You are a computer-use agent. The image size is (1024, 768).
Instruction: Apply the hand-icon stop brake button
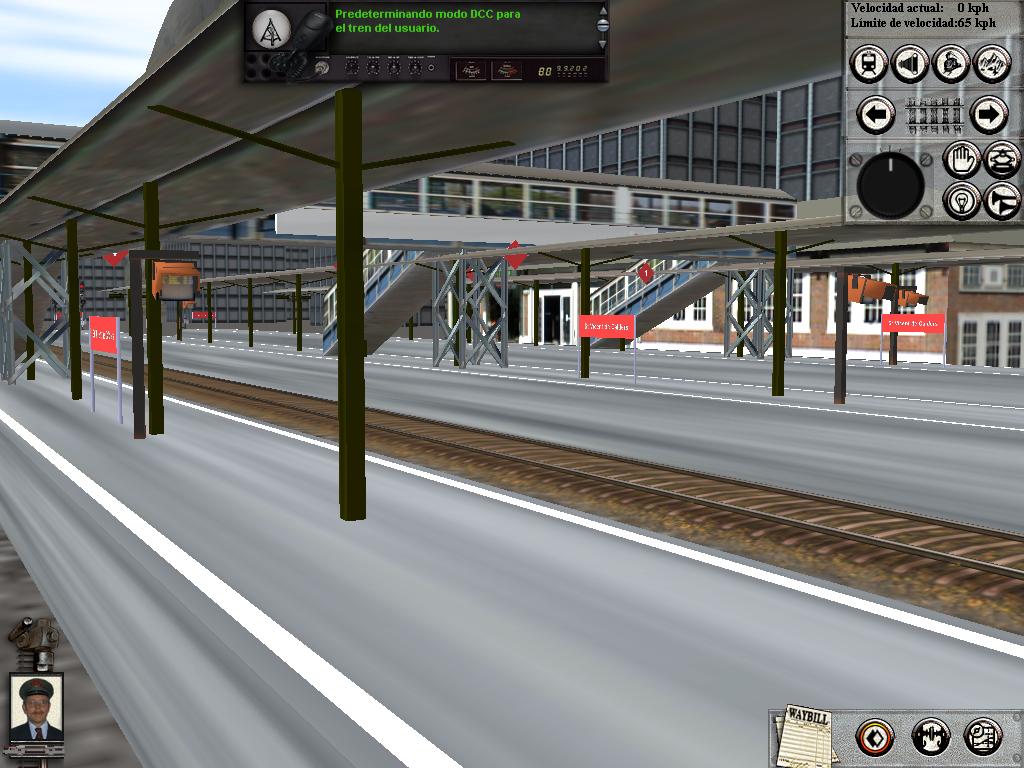pos(962,159)
